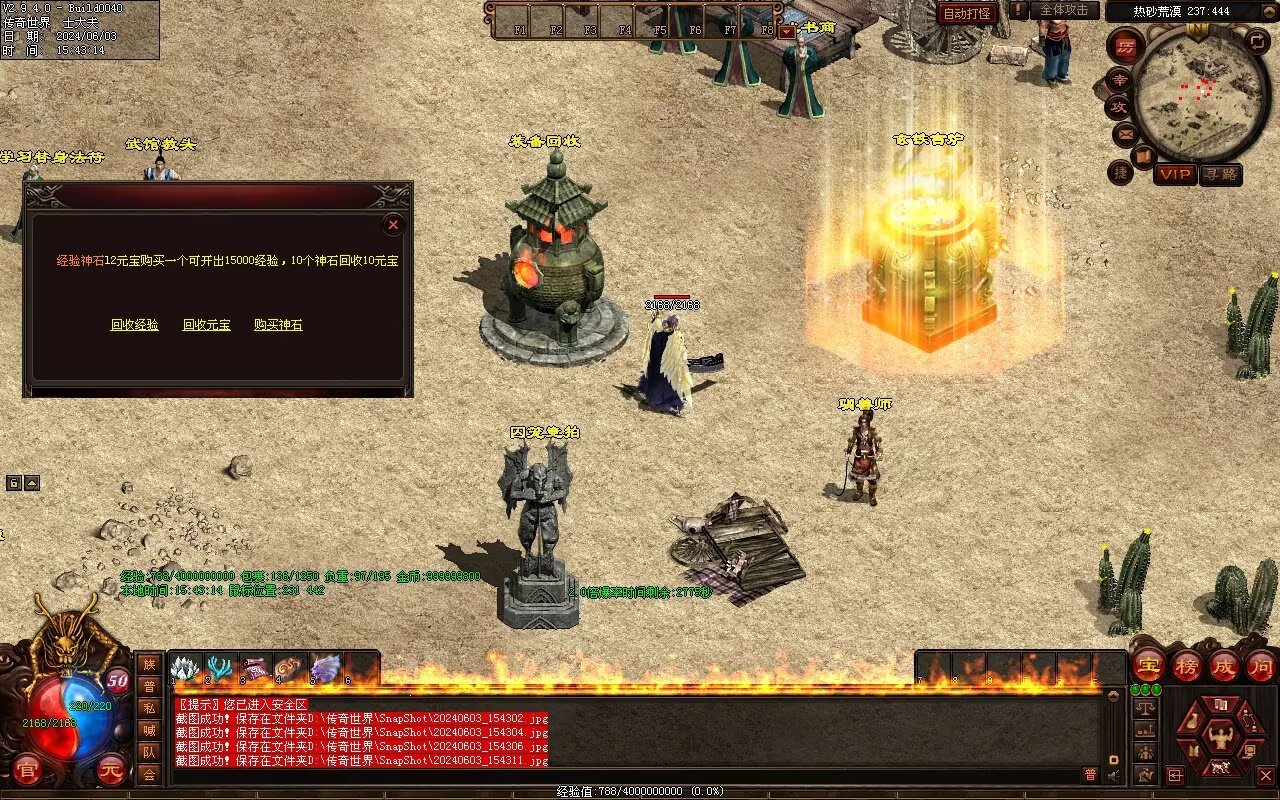This screenshot has width=1280, height=800.
Task: Use the blue coral item in slot 2
Action: (221, 668)
